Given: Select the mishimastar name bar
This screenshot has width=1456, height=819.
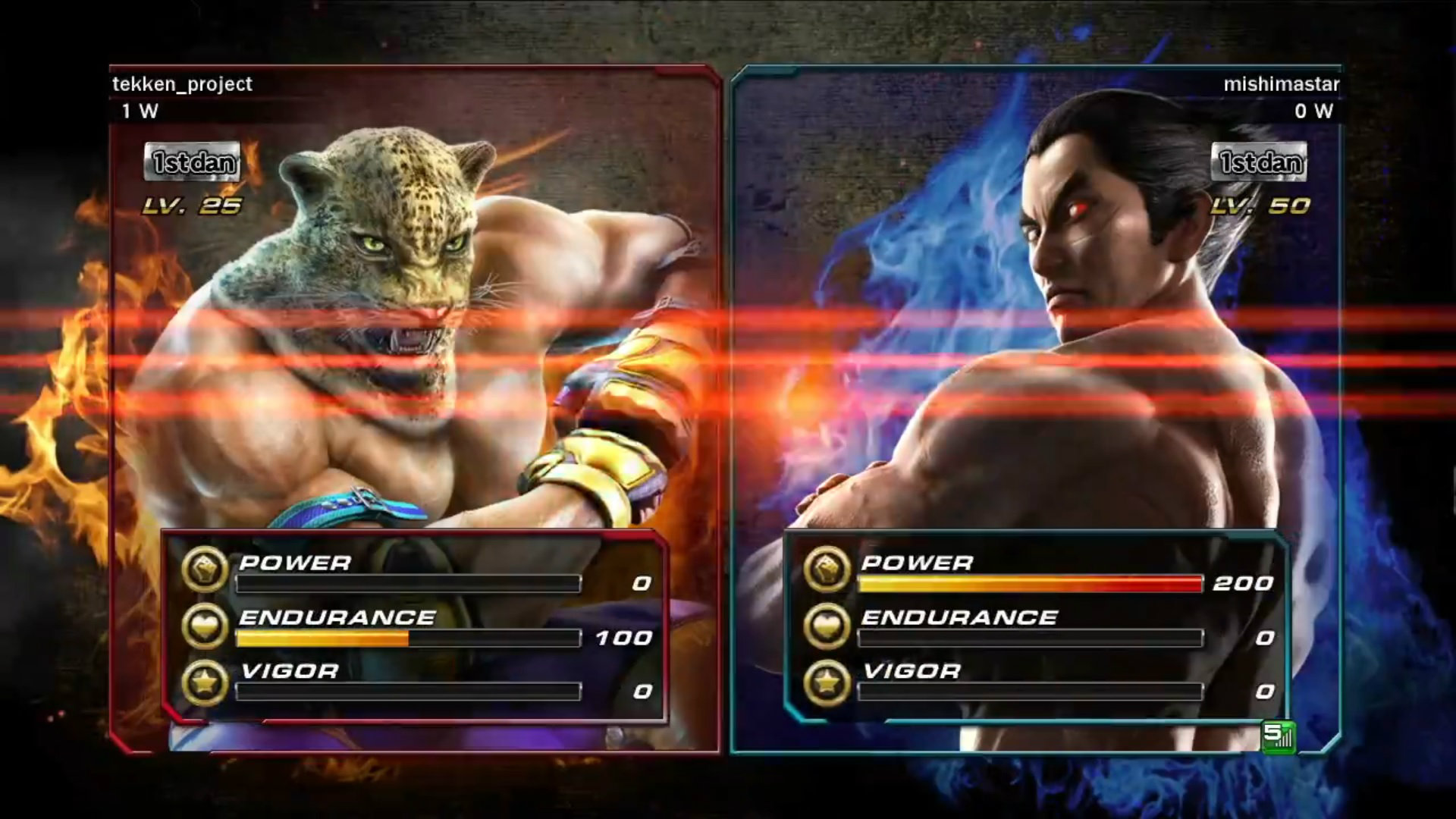Looking at the screenshot, I should tap(1282, 85).
